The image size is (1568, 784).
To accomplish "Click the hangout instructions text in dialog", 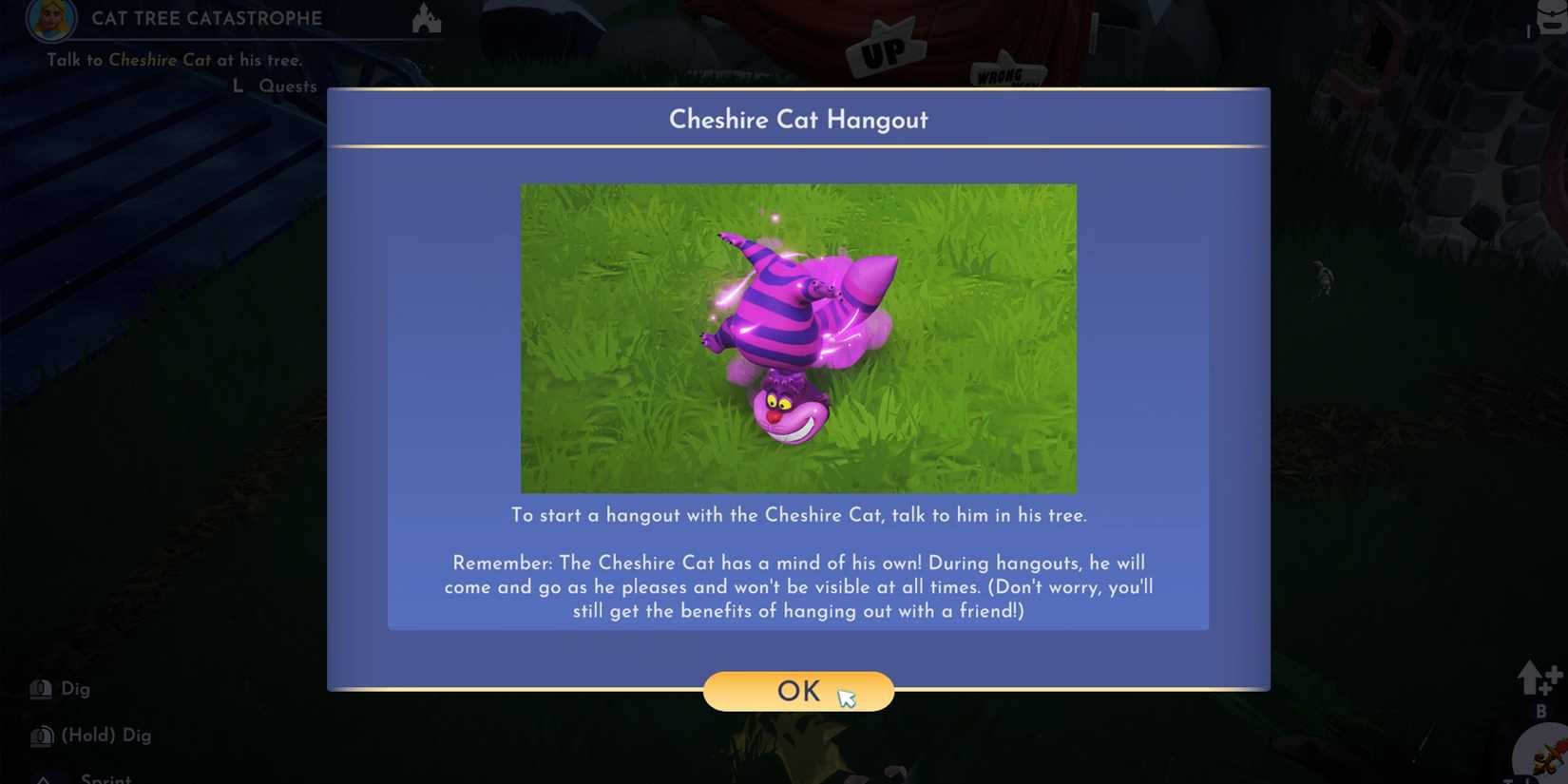I will [798, 515].
